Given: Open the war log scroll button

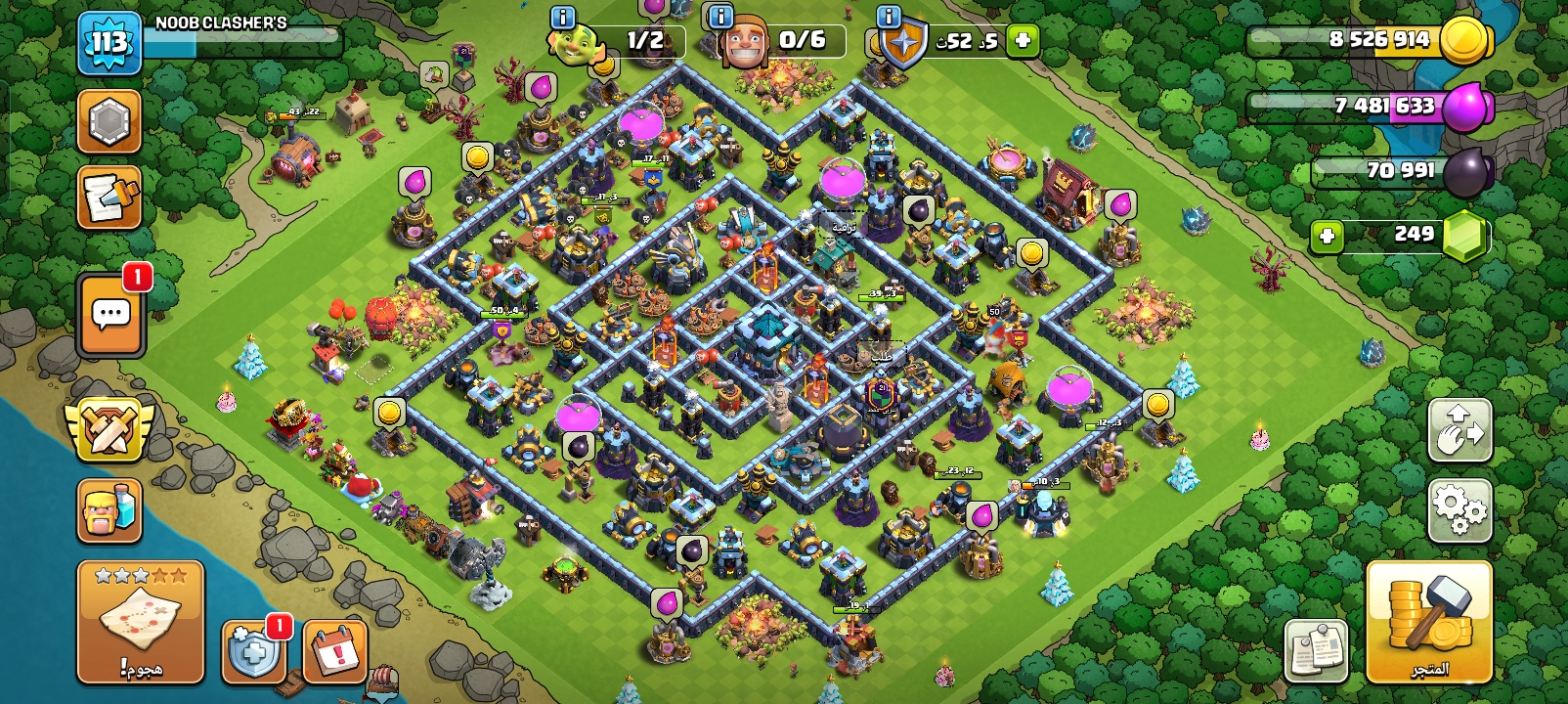Looking at the screenshot, I should tap(109, 198).
